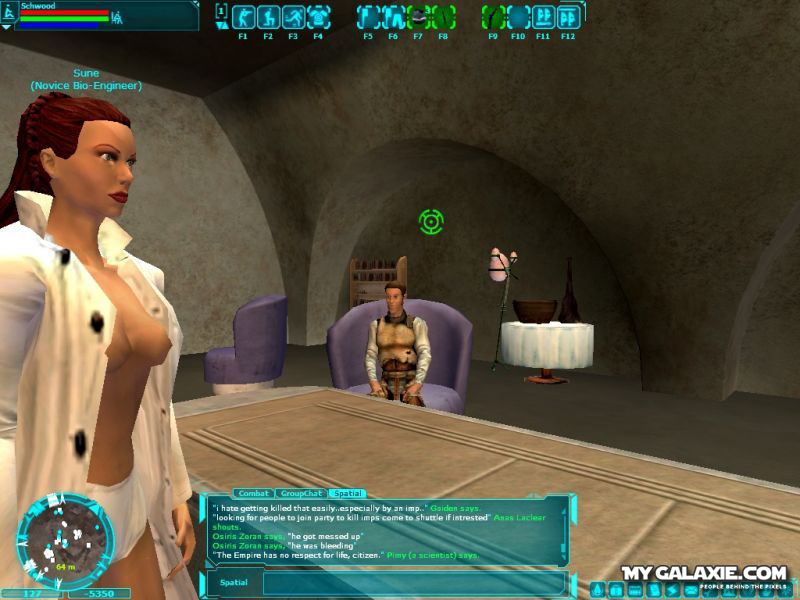Activate the F4 toolbar slot
This screenshot has height=600, width=800.
318,17
